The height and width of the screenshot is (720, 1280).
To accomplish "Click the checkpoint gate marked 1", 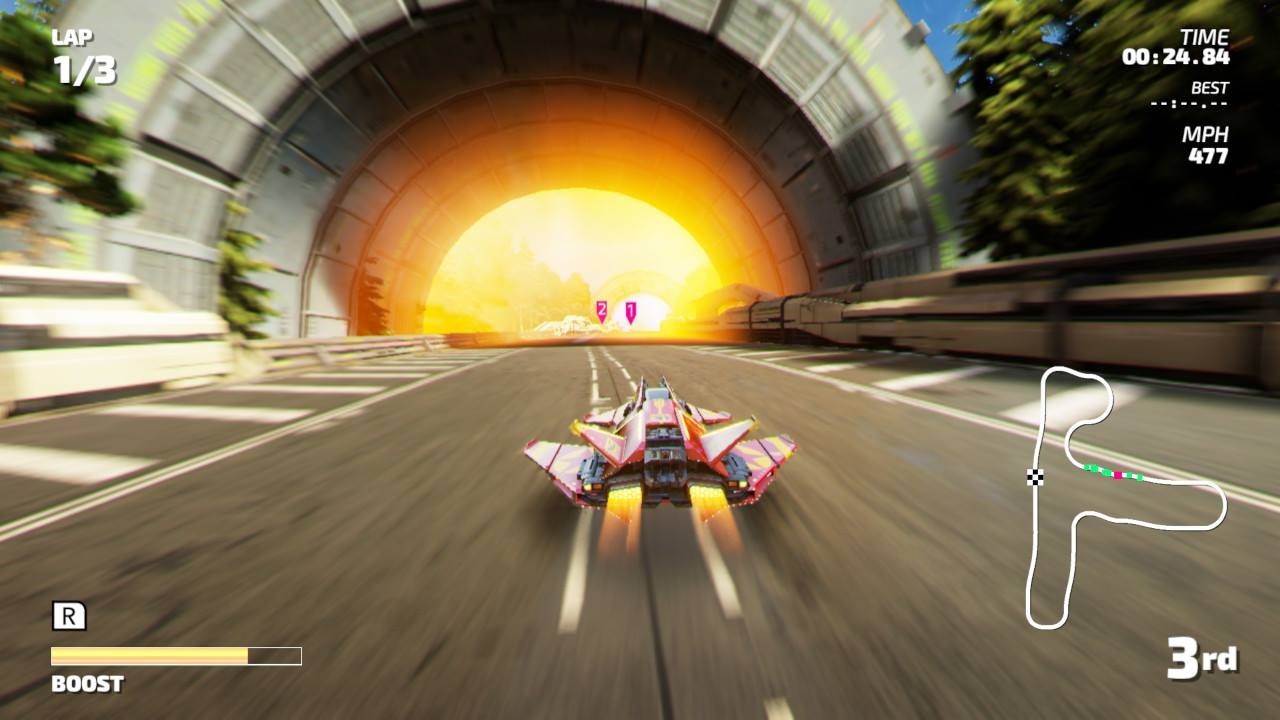I will (630, 310).
